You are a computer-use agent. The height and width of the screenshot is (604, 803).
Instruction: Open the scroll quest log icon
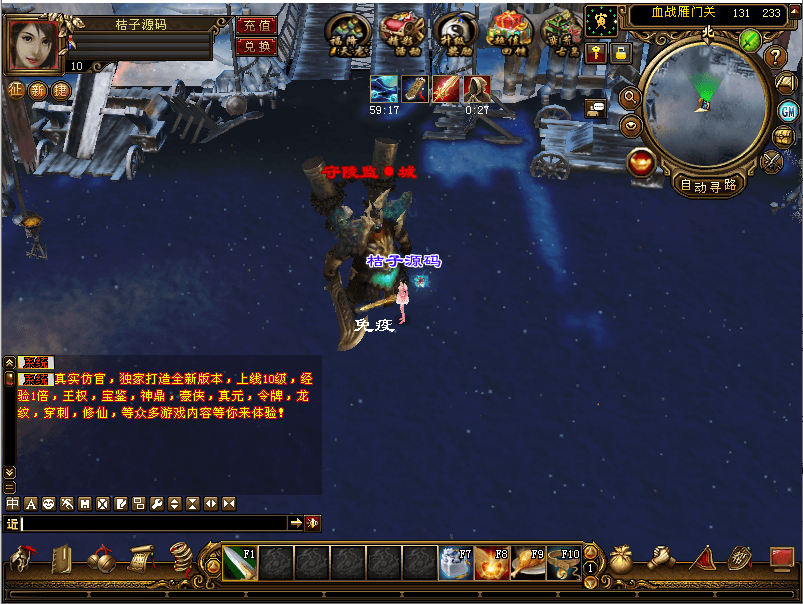pos(140,558)
